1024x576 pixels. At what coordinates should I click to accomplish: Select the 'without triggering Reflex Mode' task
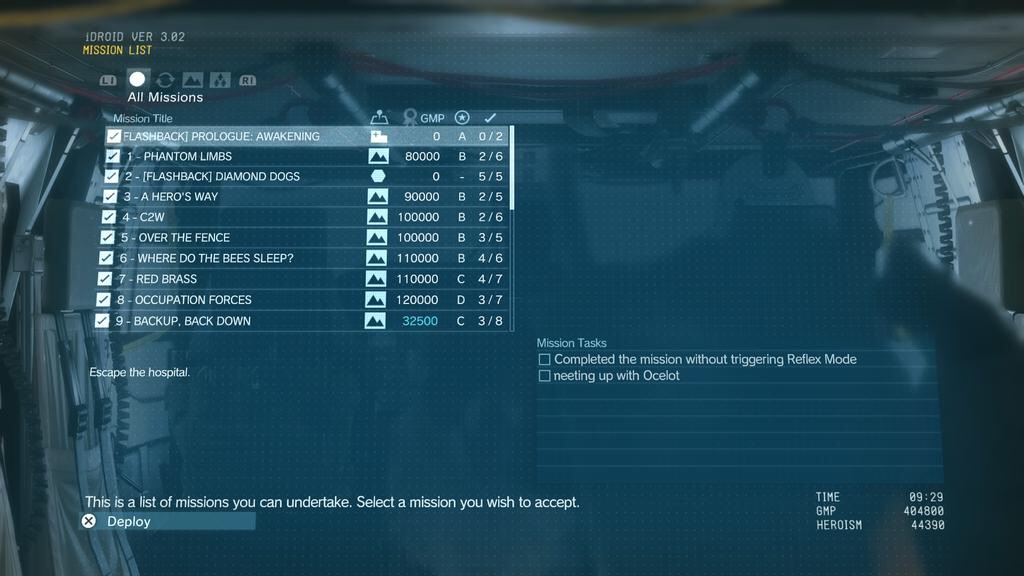click(704, 359)
